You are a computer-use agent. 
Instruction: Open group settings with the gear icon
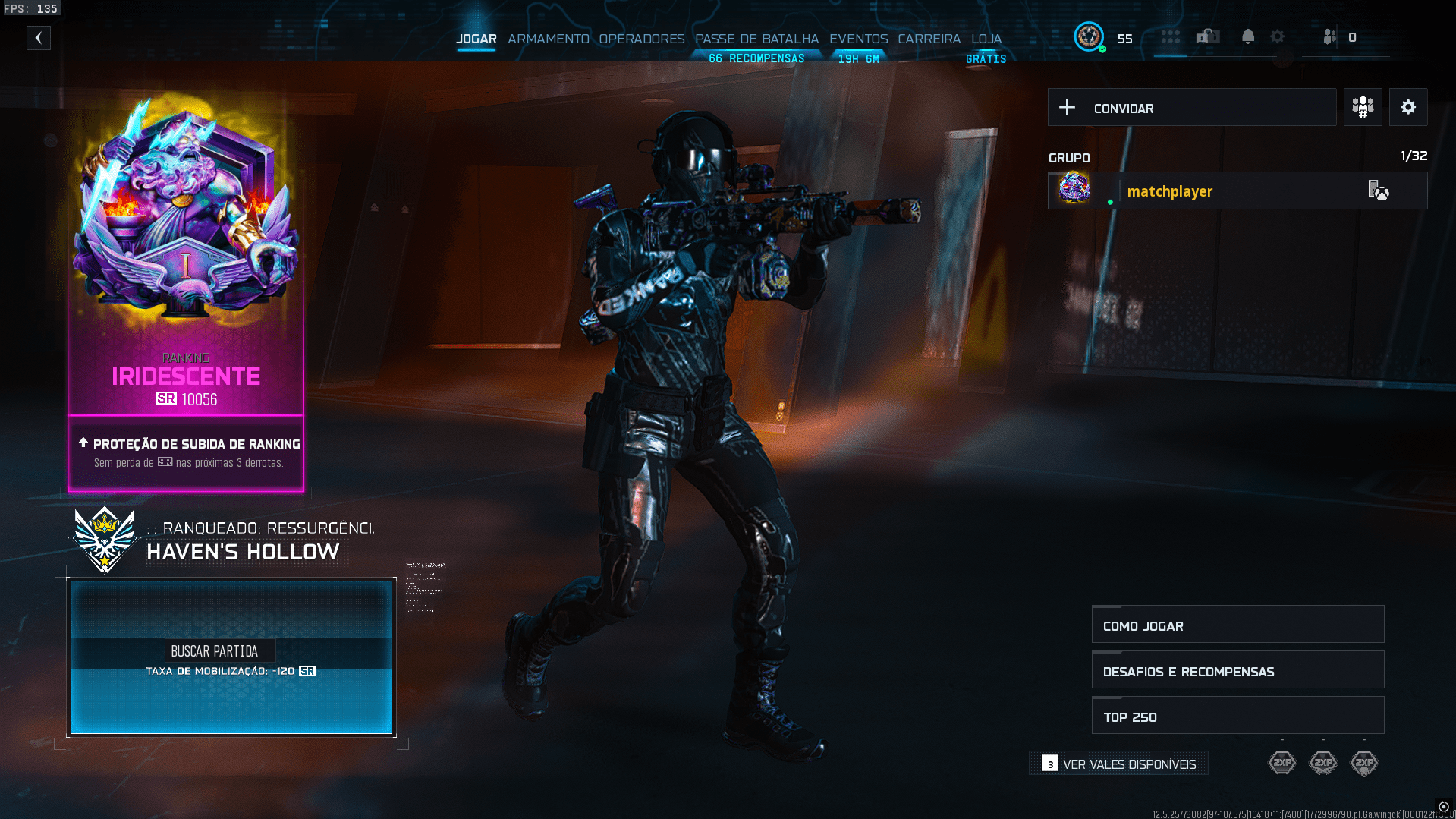tap(1408, 107)
